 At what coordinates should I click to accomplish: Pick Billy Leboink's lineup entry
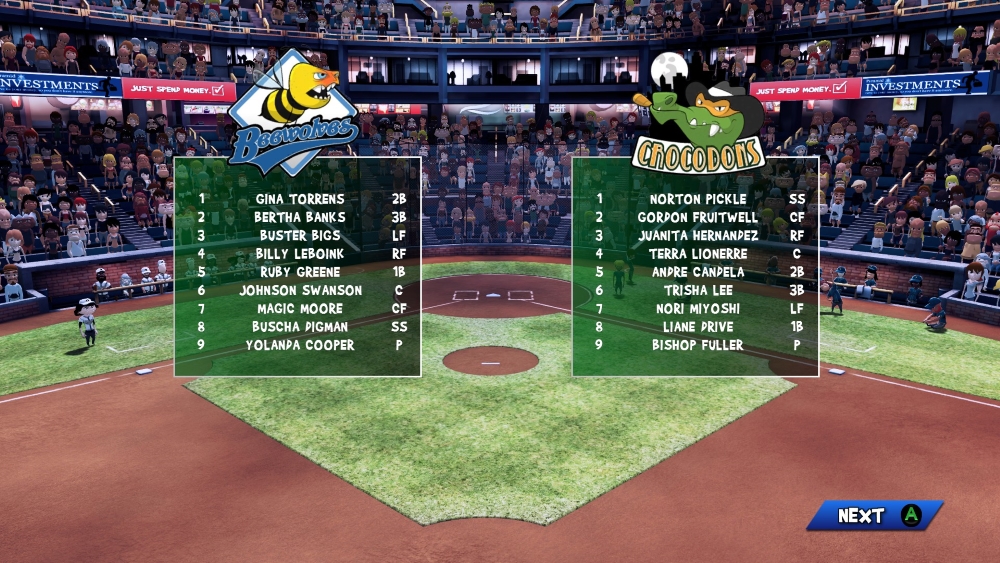(x=300, y=254)
